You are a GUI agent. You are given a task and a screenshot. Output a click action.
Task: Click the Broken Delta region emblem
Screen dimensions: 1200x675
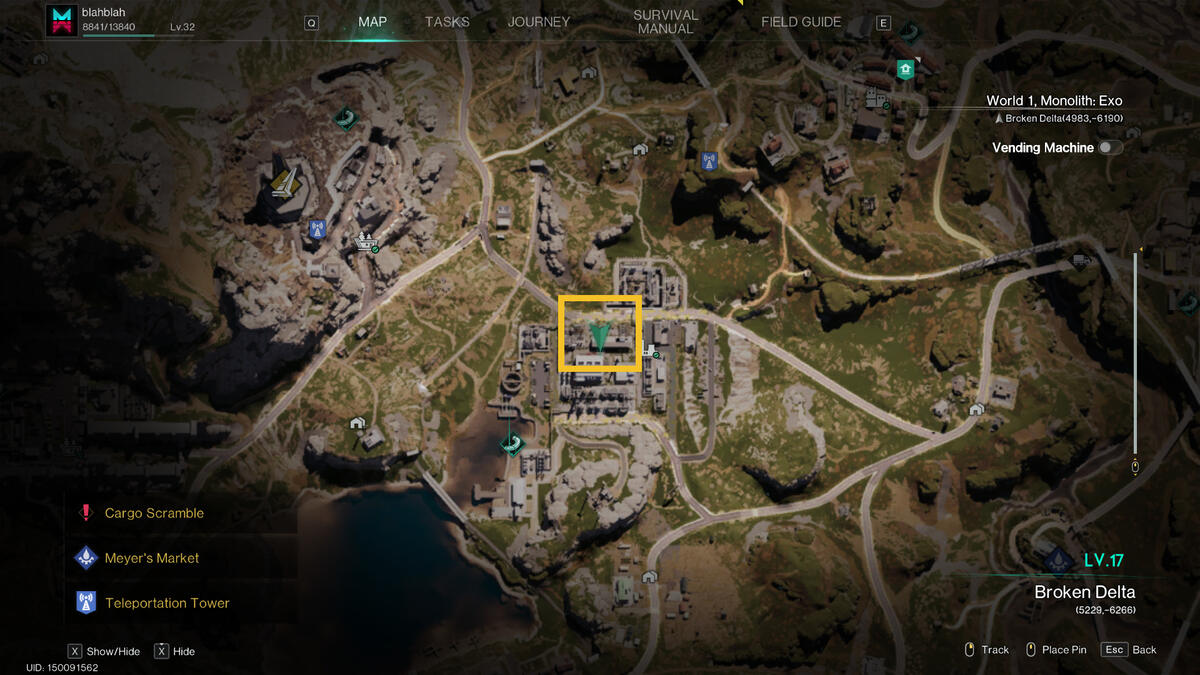pos(1058,560)
